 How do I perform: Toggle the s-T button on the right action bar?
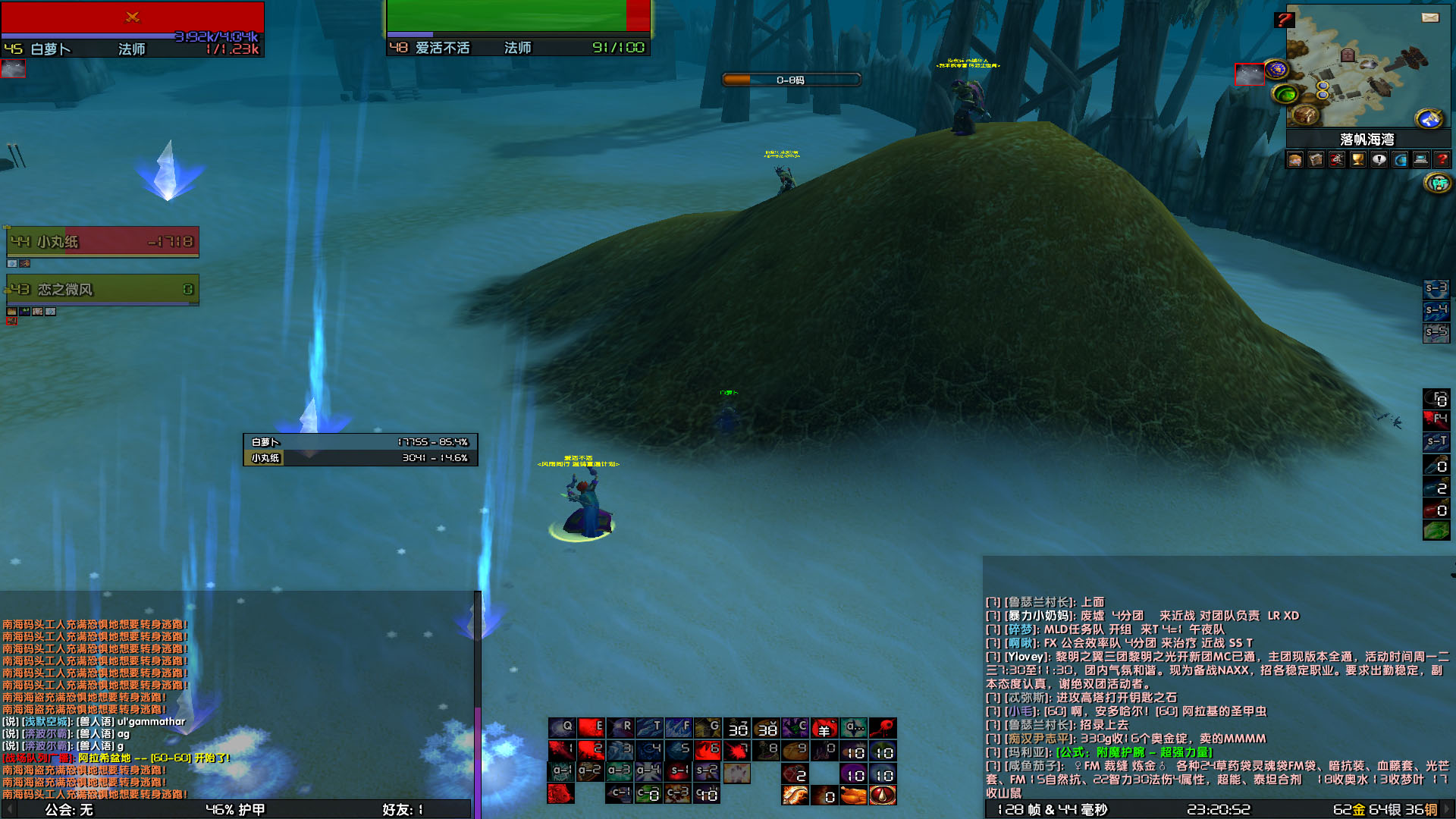tap(1437, 442)
